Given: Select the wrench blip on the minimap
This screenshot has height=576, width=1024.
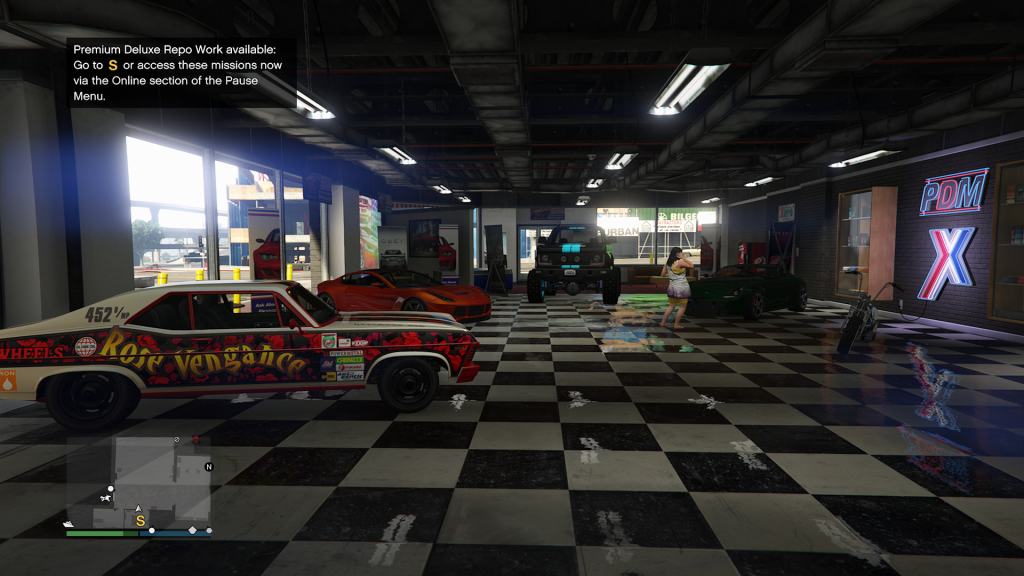Looking at the screenshot, I should pyautogui.click(x=105, y=498).
